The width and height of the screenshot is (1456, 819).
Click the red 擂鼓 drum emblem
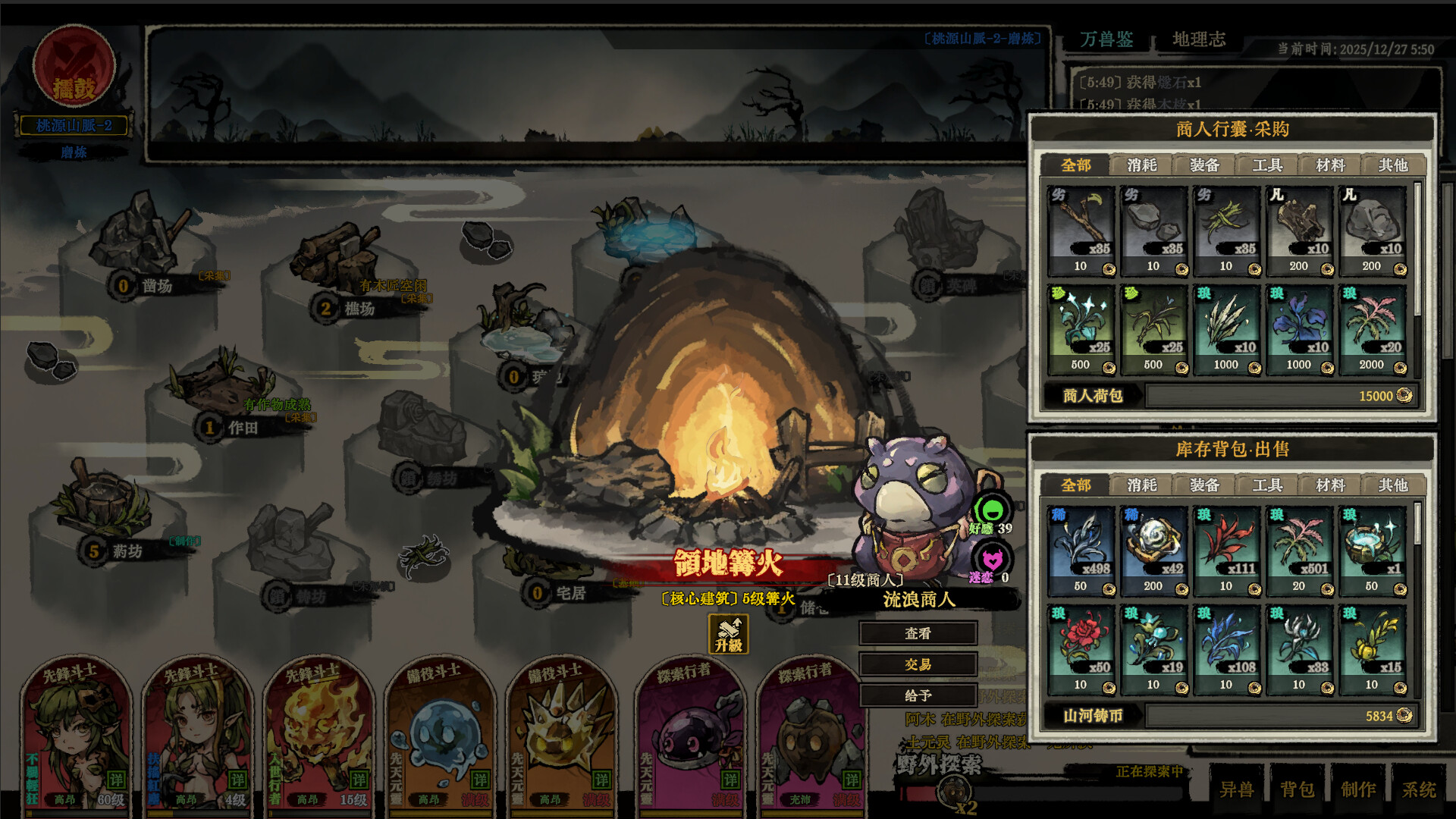point(74,67)
